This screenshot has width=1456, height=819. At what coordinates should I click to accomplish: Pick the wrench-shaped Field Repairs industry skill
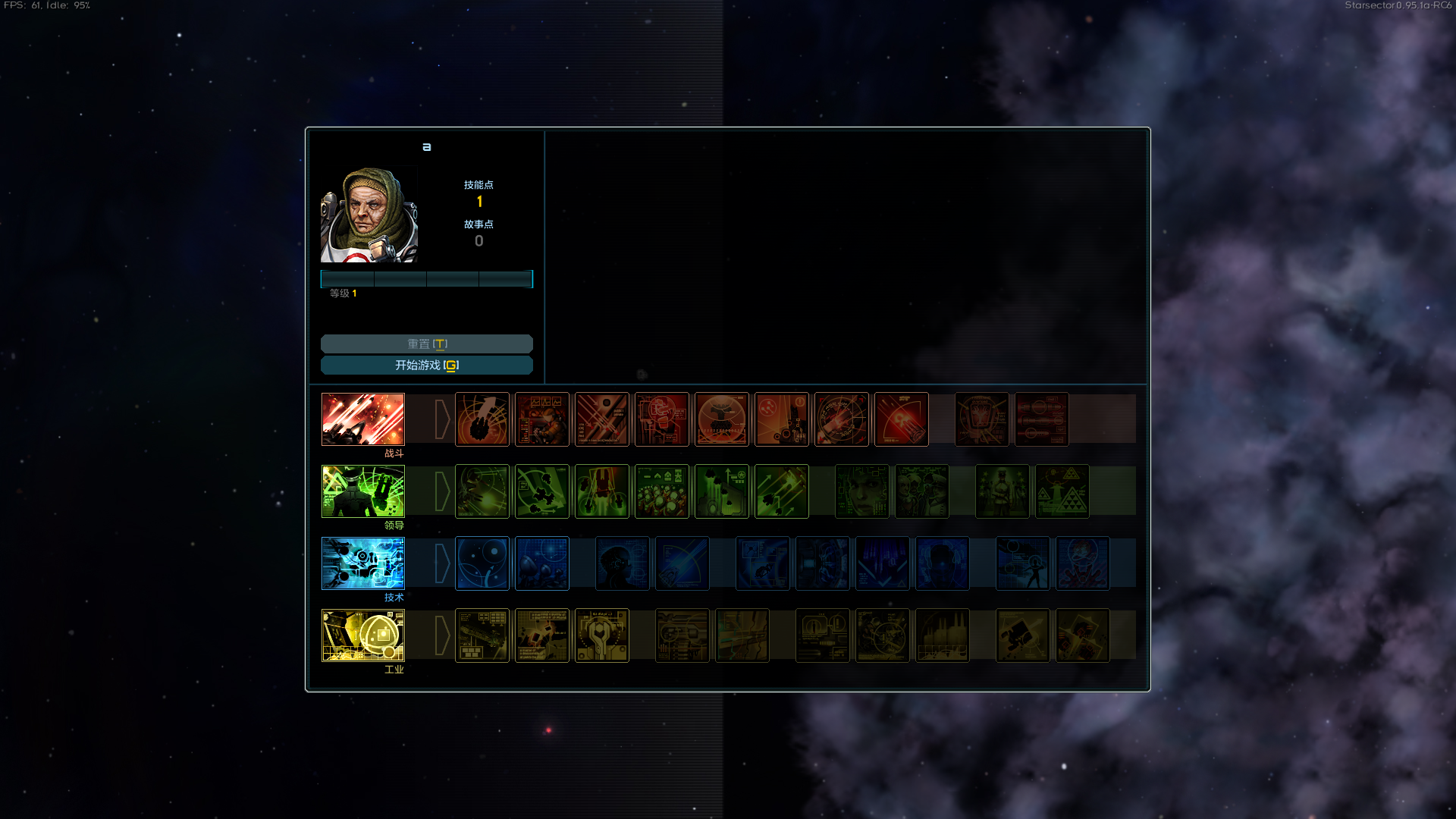(601, 635)
